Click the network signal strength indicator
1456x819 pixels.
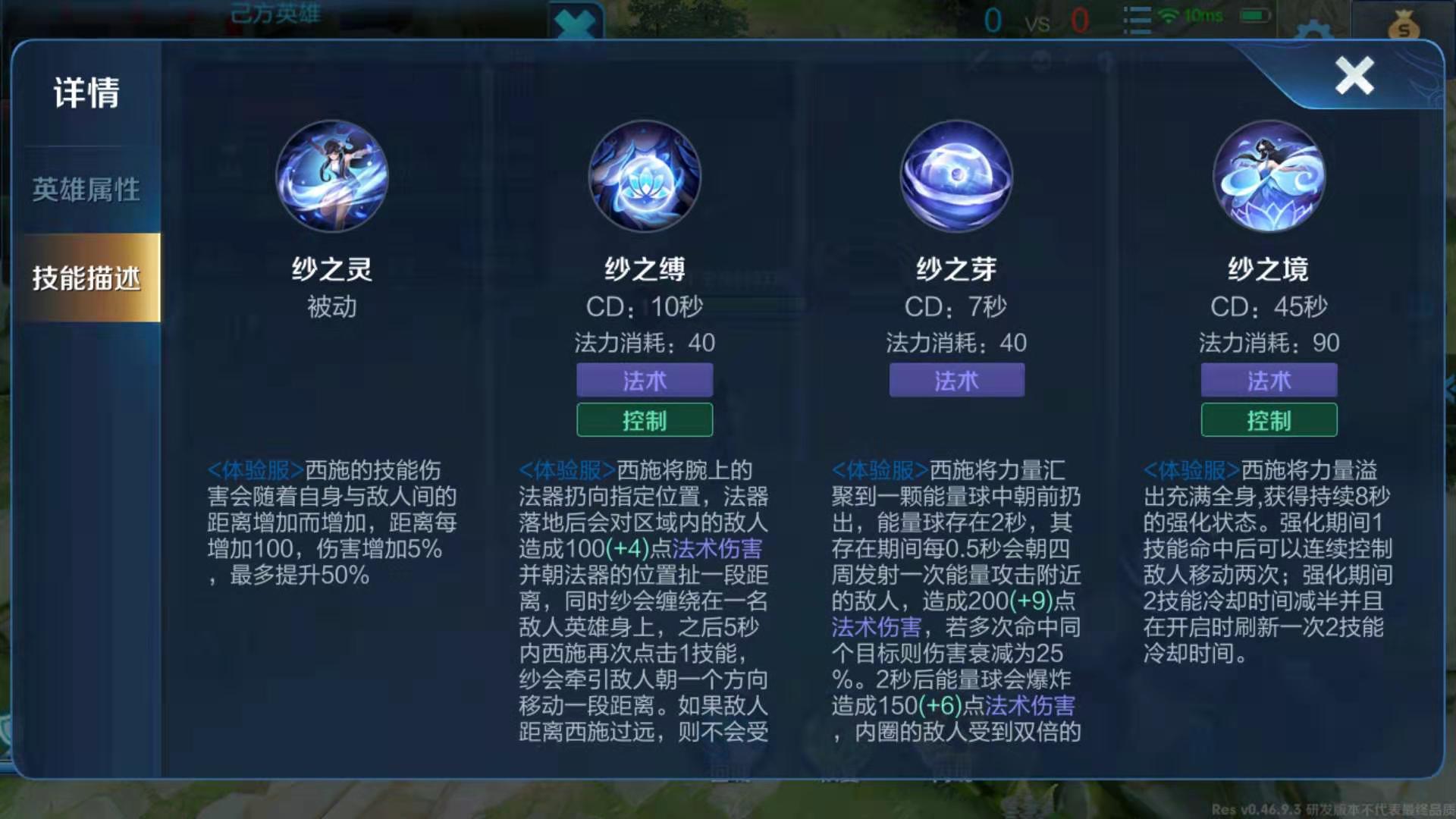pyautogui.click(x=1168, y=19)
